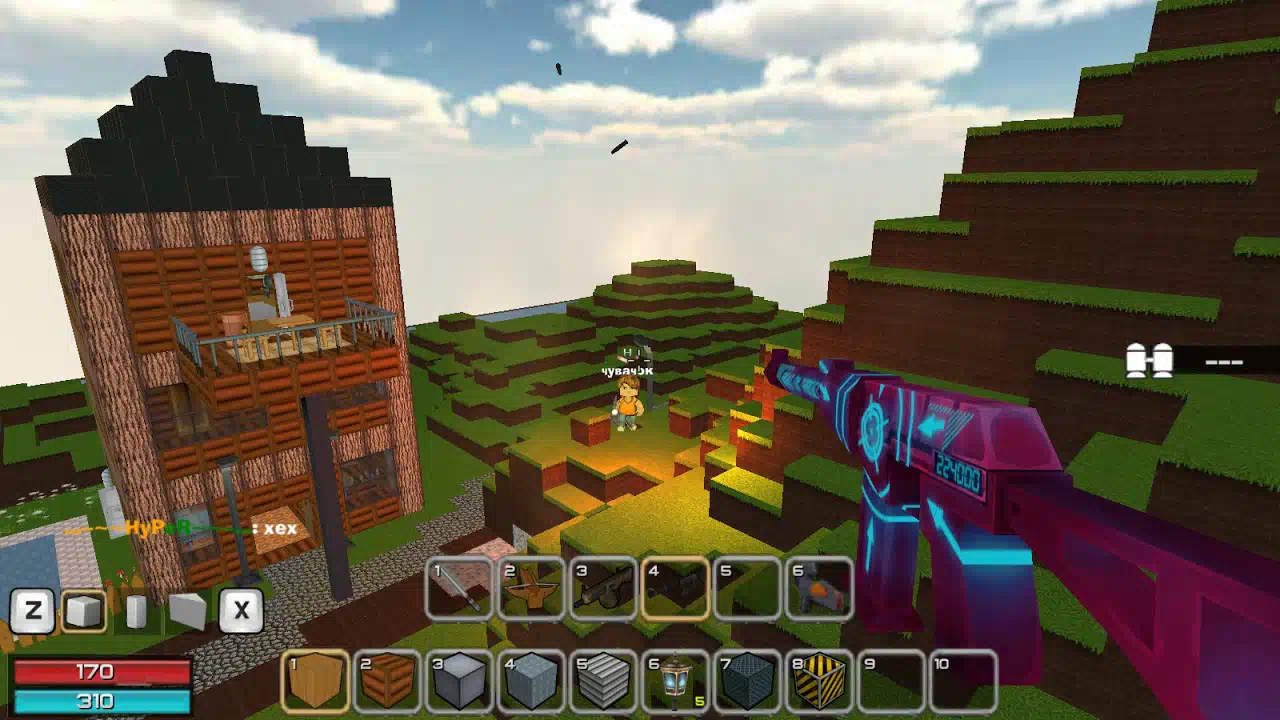Choose the striped metal block
1280x720 pixels.
click(x=603, y=682)
